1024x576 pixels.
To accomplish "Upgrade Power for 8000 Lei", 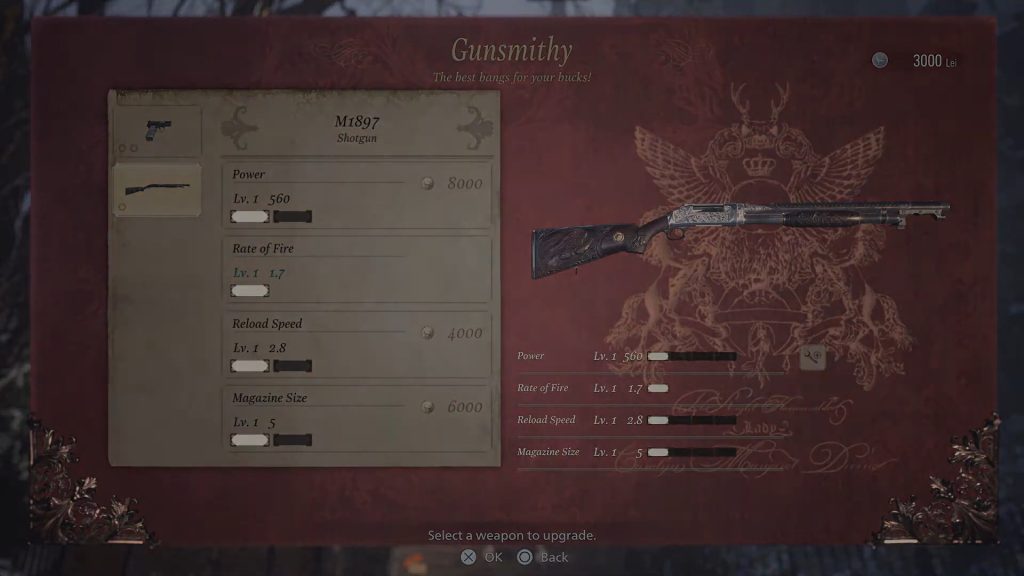I will coord(357,194).
